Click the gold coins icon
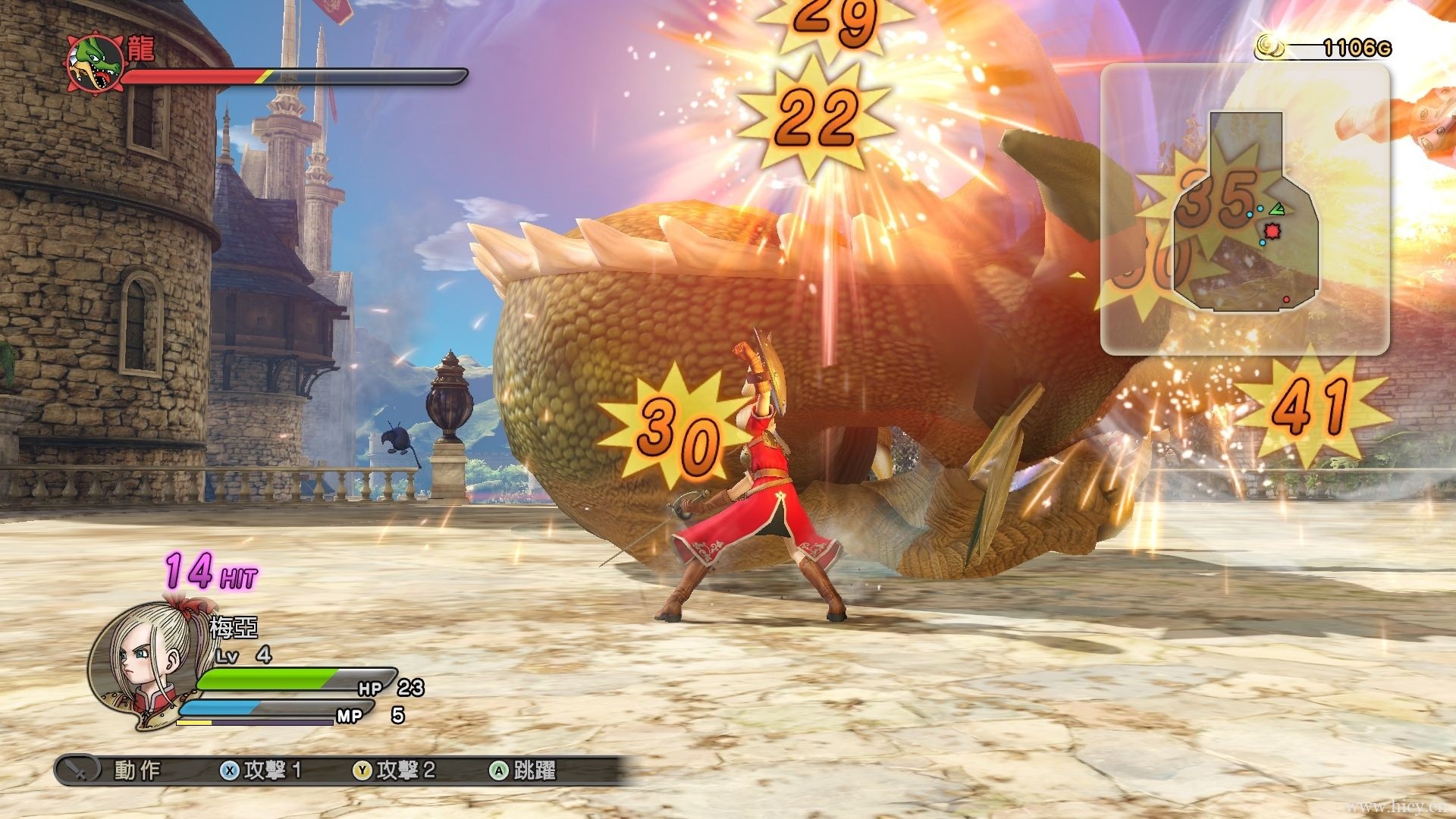The width and height of the screenshot is (1456, 819). point(1270,47)
